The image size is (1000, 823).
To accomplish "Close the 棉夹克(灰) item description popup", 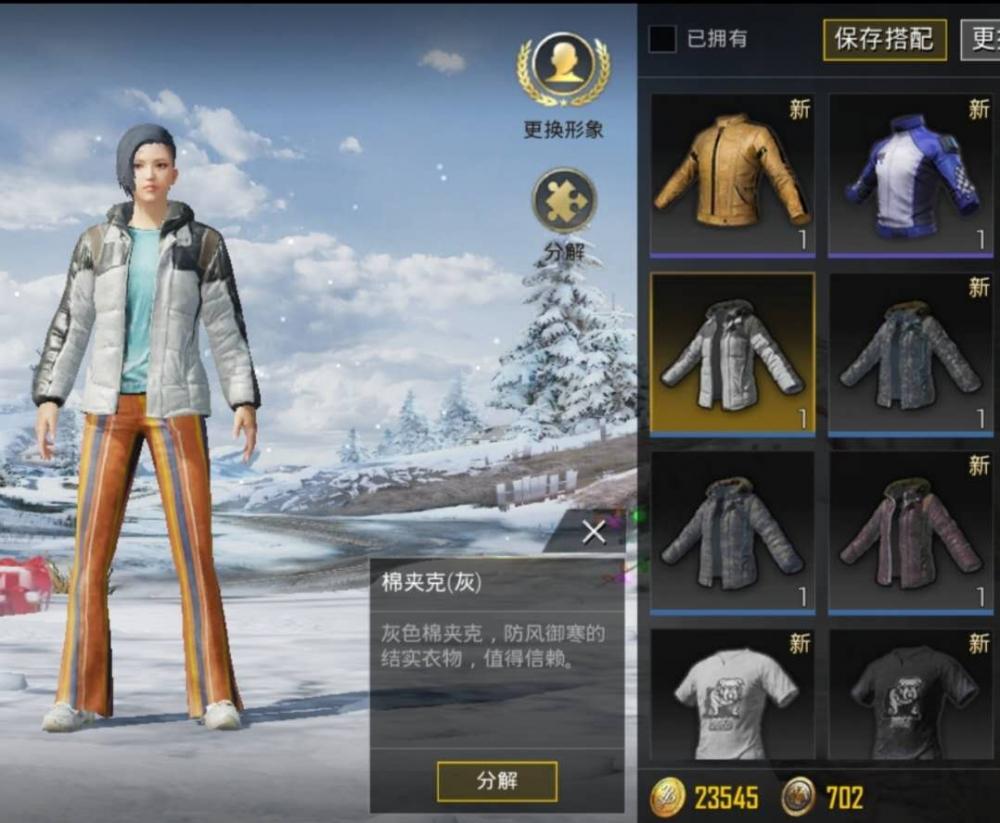I will tap(594, 532).
